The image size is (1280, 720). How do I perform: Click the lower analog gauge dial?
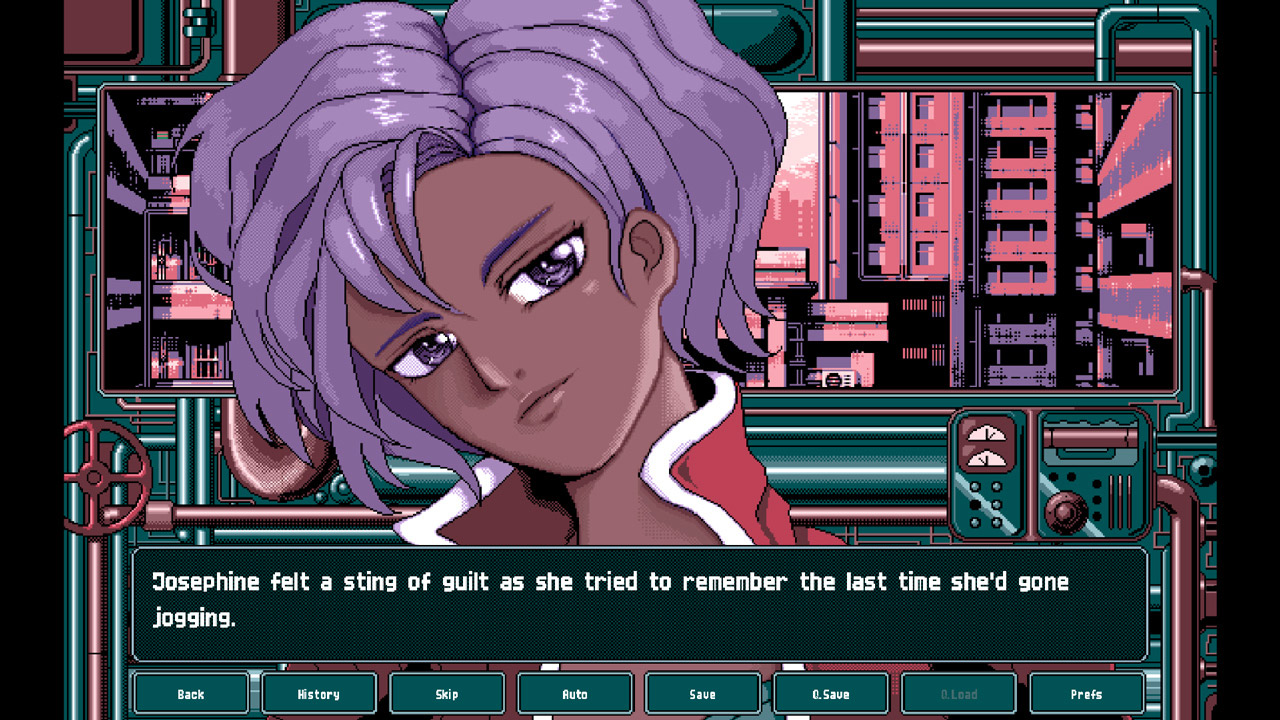(986, 458)
